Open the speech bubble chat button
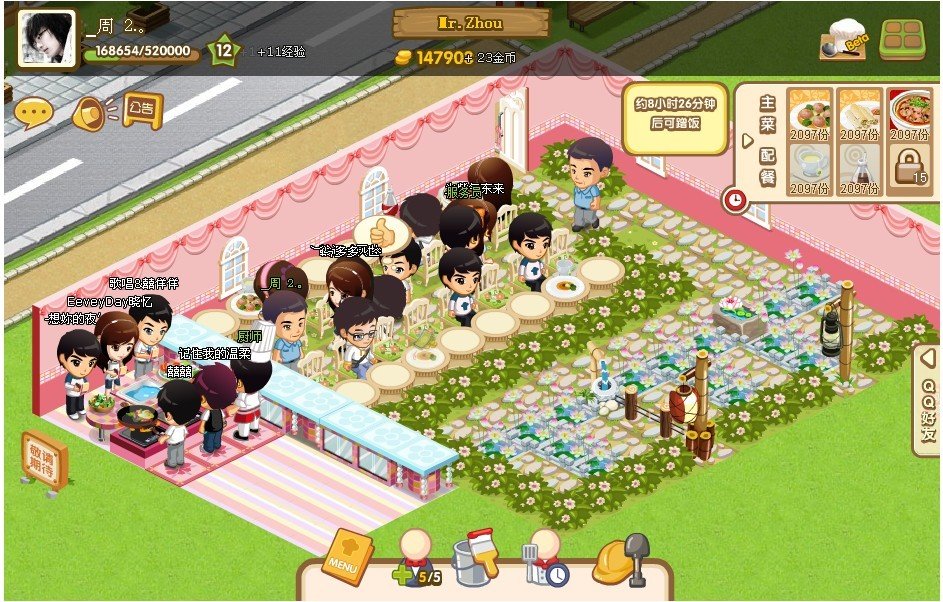Image resolution: width=943 pixels, height=602 pixels. pyautogui.click(x=33, y=113)
